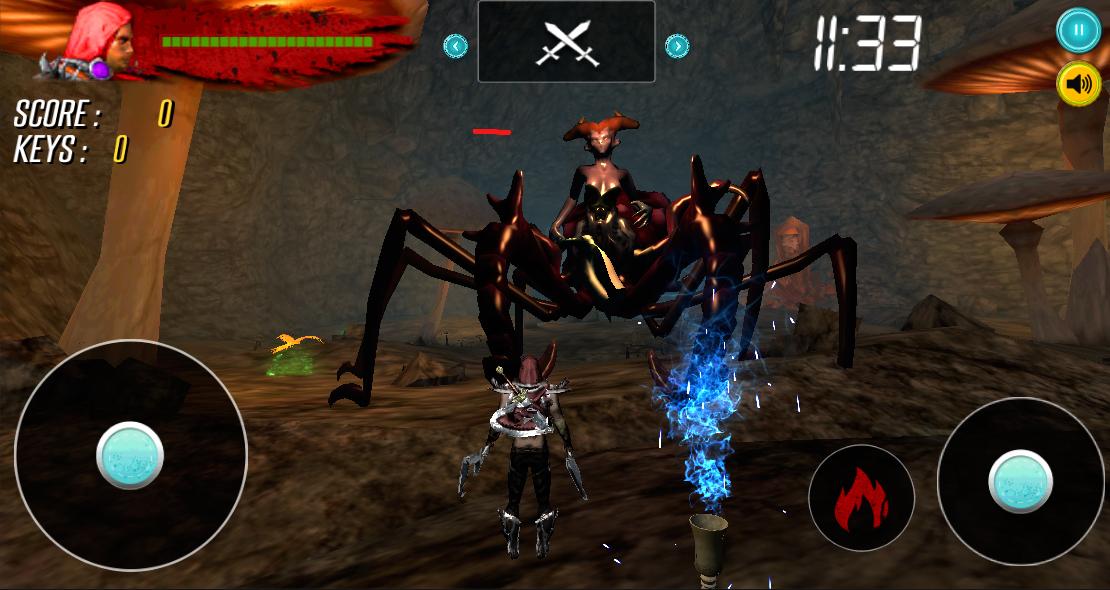The height and width of the screenshot is (590, 1110).
Task: Toggle sound with the yellow speaker button
Action: tap(1078, 85)
